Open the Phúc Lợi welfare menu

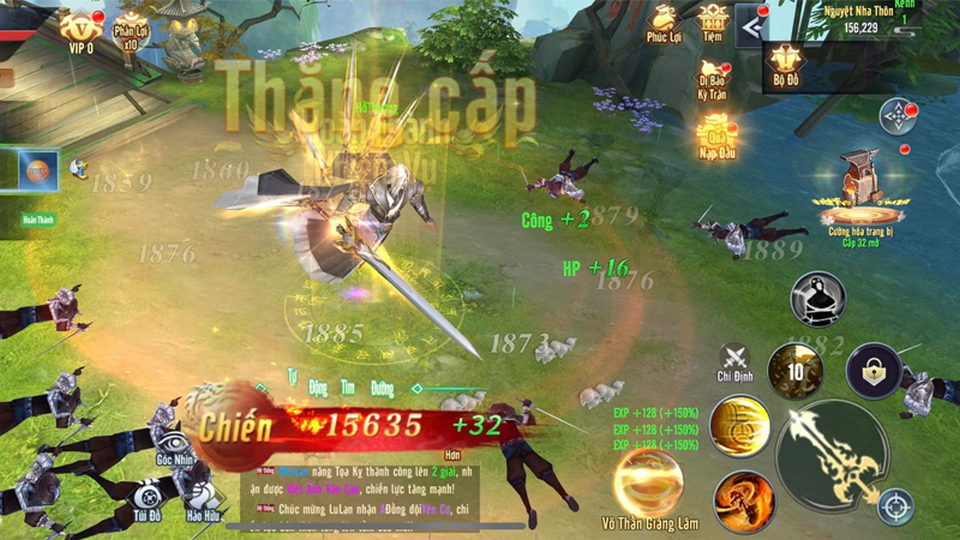[x=663, y=24]
